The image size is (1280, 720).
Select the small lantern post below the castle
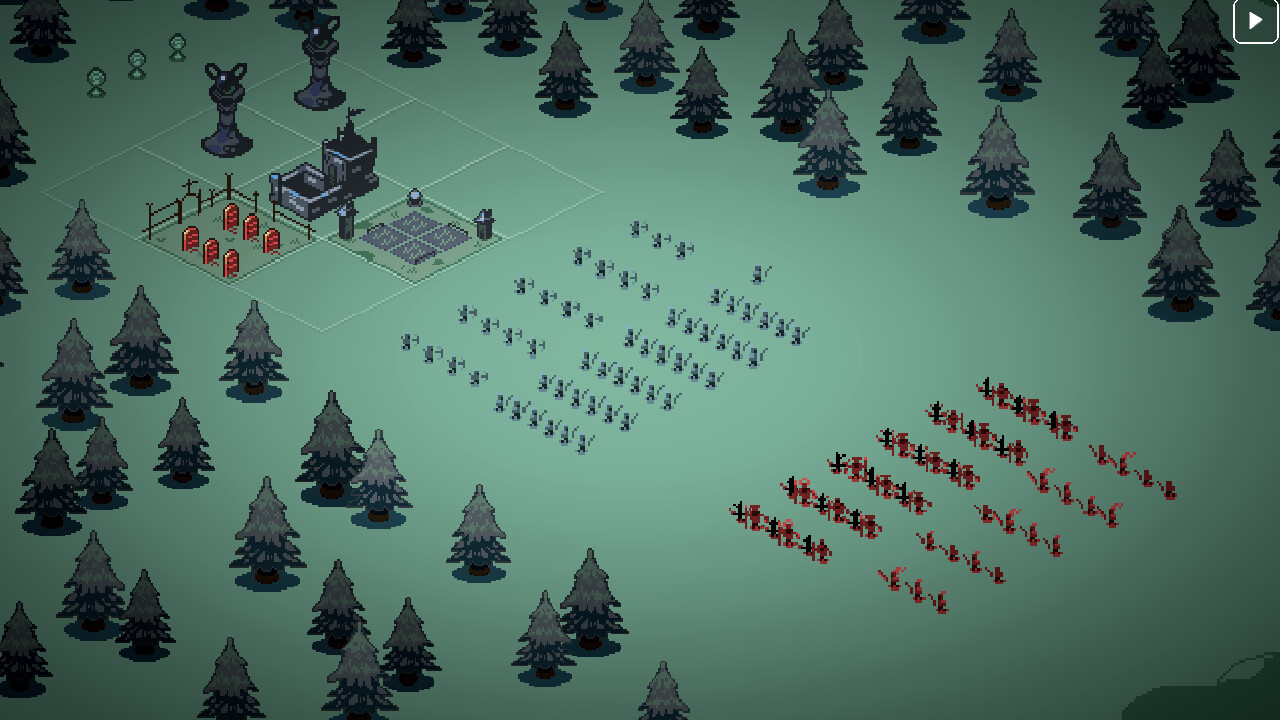346,225
